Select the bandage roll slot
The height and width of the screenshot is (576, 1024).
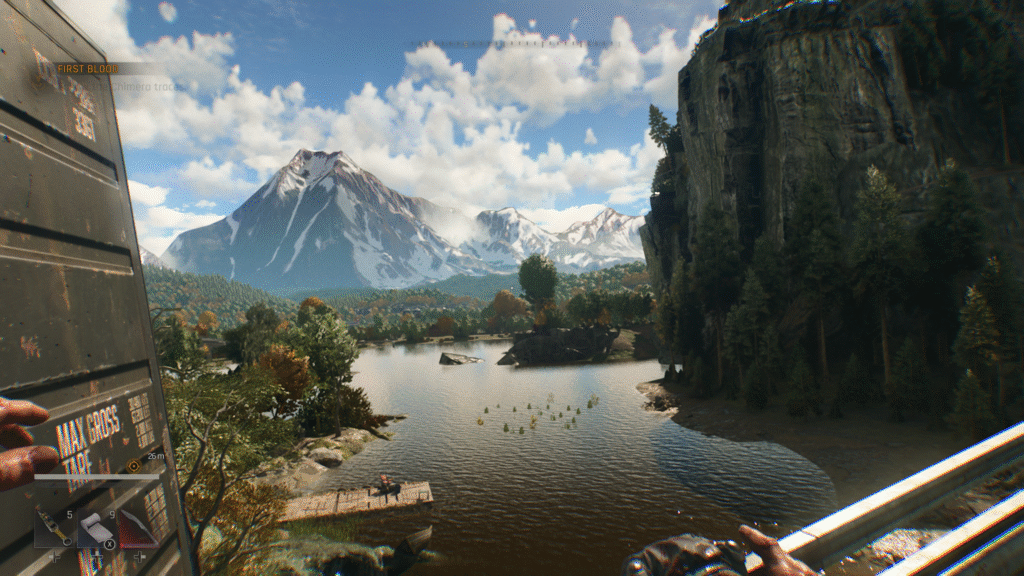(95, 528)
